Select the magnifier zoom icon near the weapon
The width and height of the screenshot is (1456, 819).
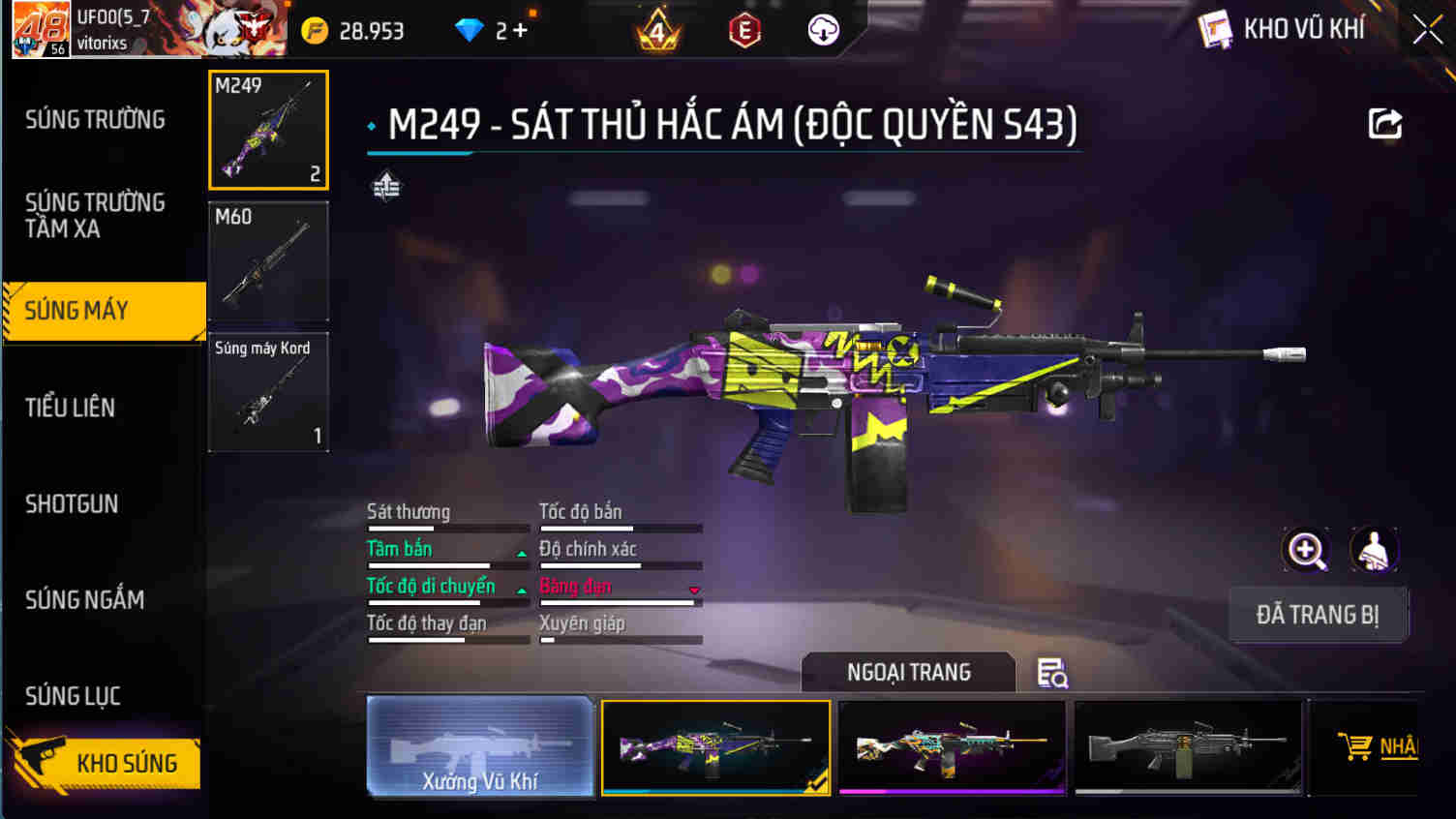[x=1306, y=550]
